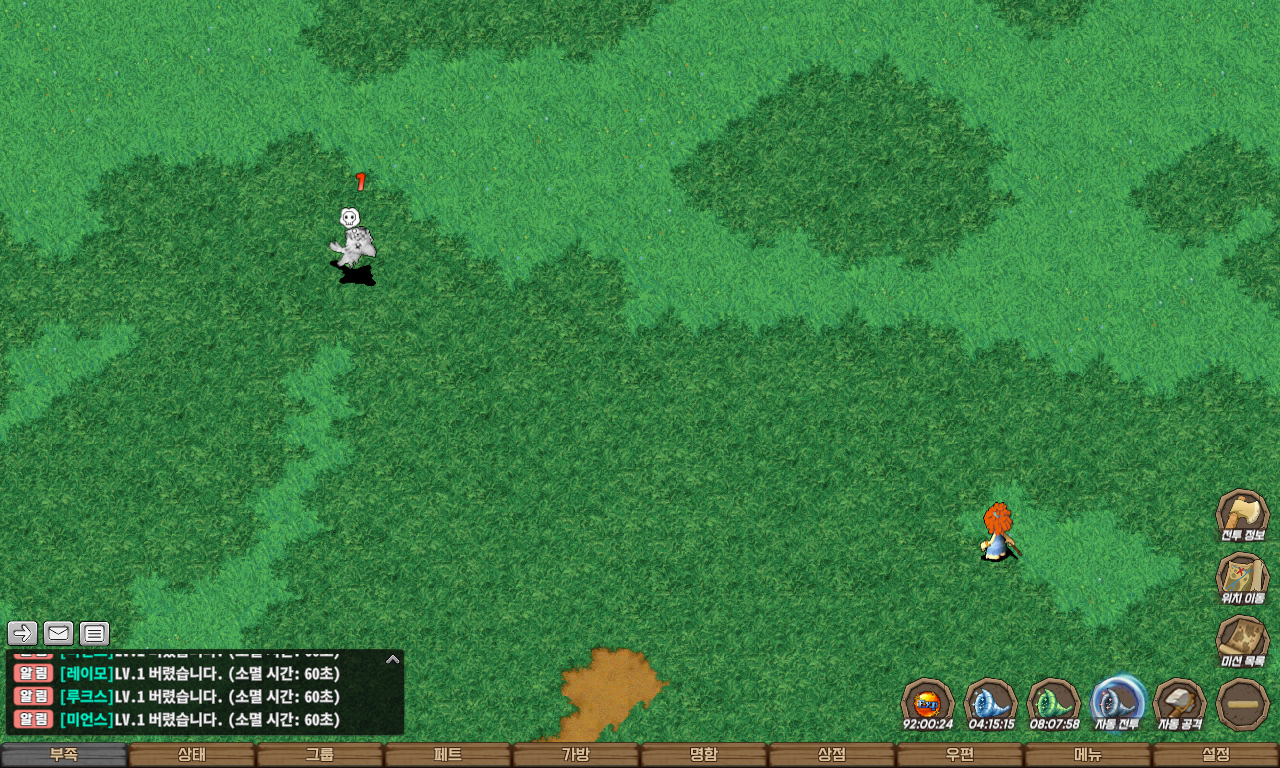Open the 상점 (shop) menu

point(832,755)
